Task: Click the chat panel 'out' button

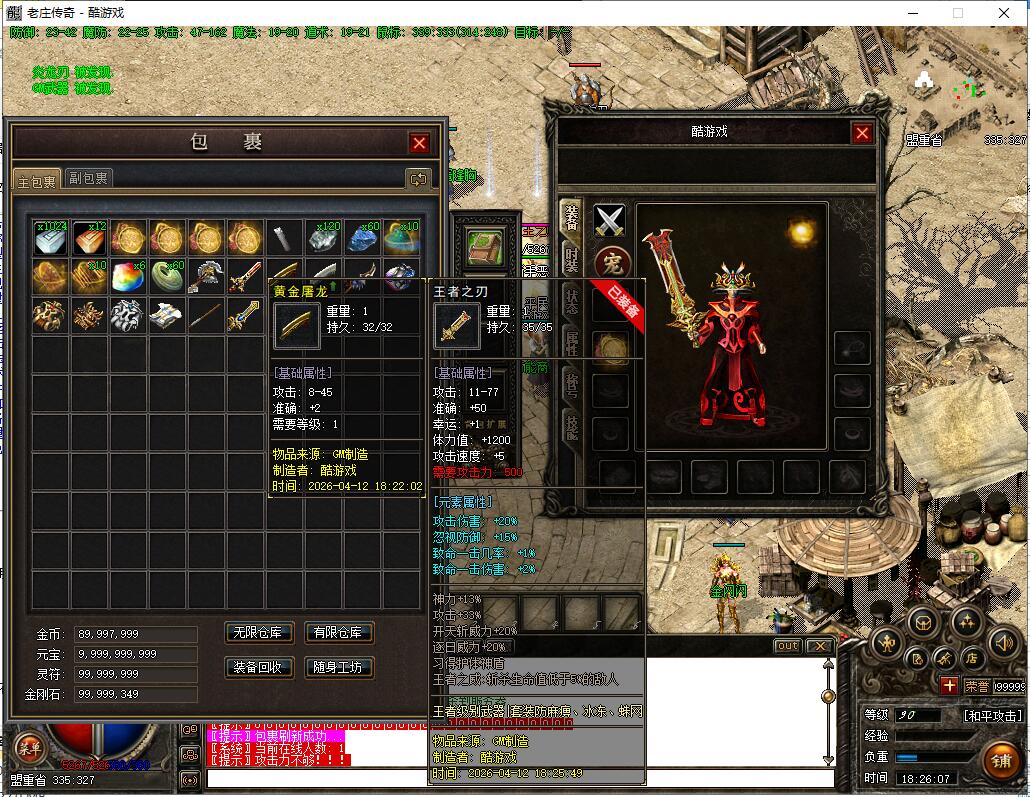Action: 788,646
